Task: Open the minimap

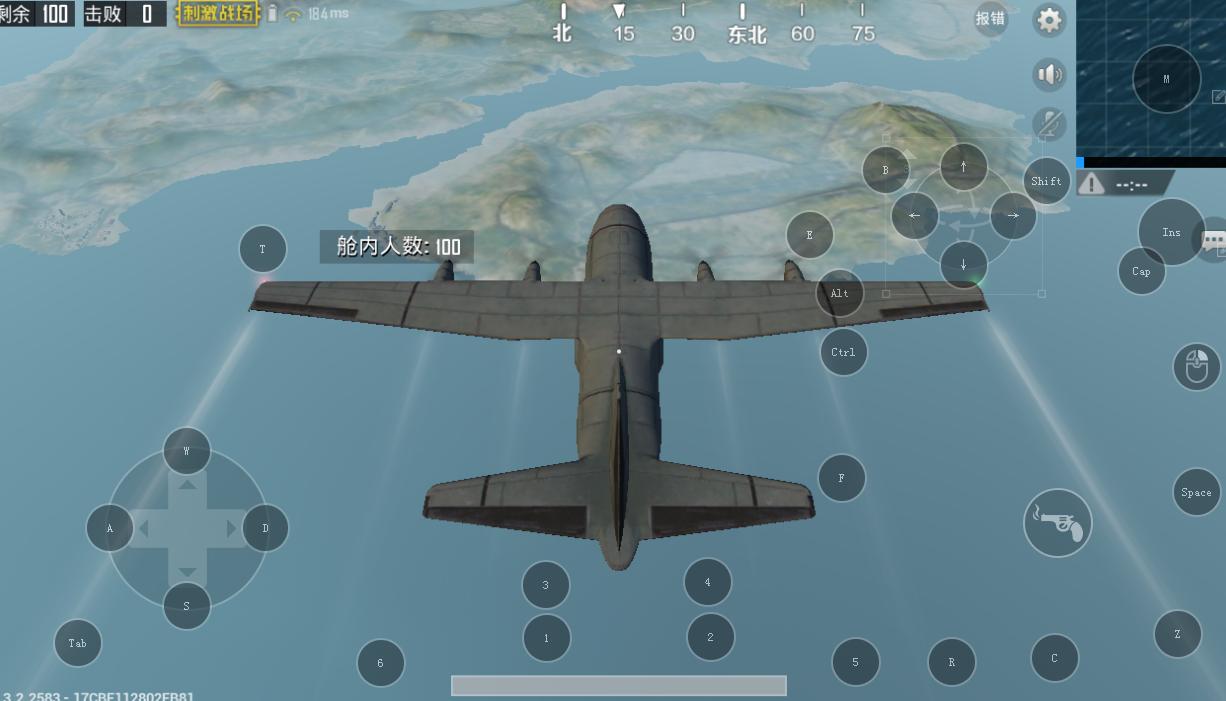Action: [1150, 78]
